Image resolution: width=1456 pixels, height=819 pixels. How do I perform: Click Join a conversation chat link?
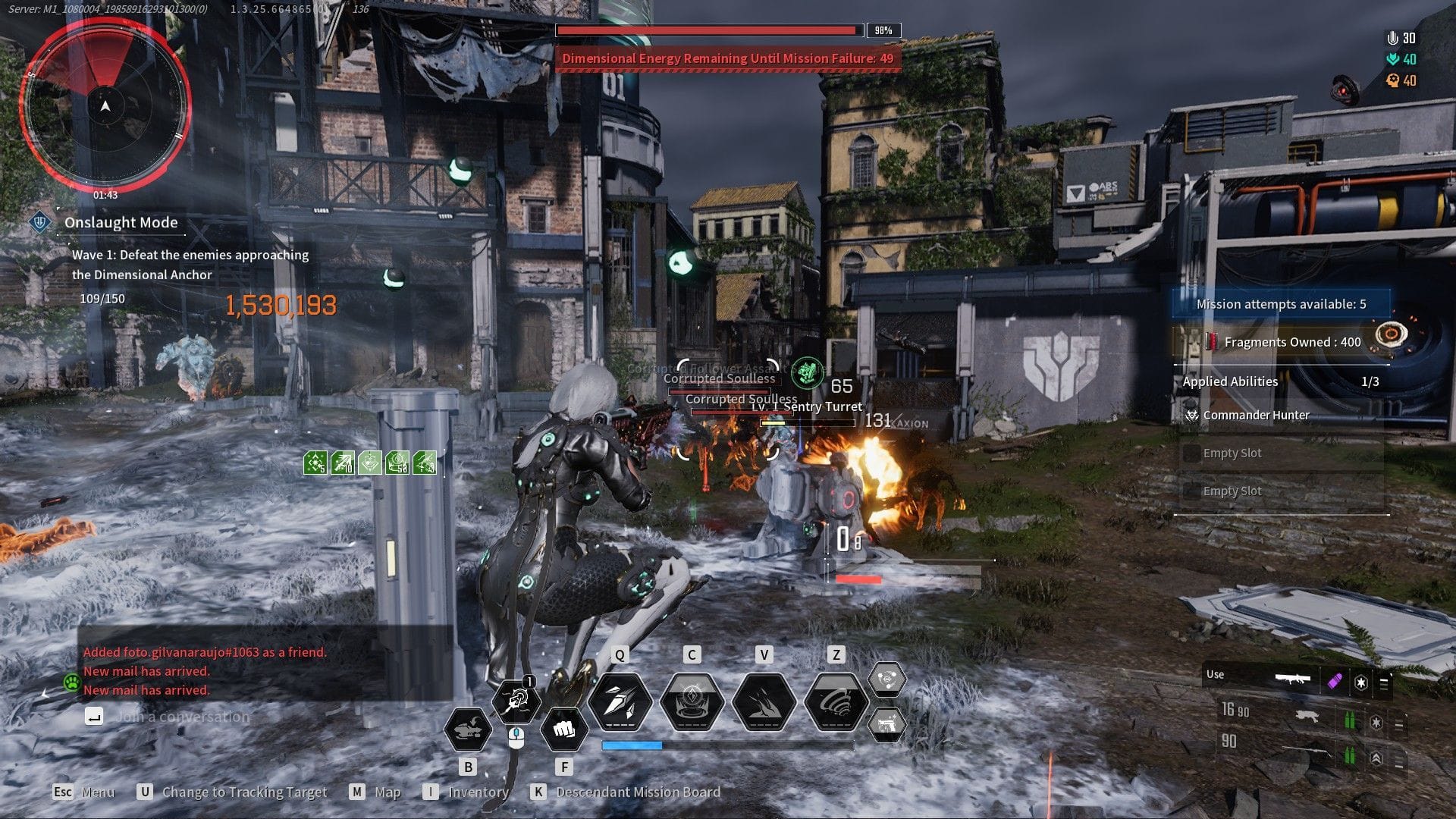[182, 715]
